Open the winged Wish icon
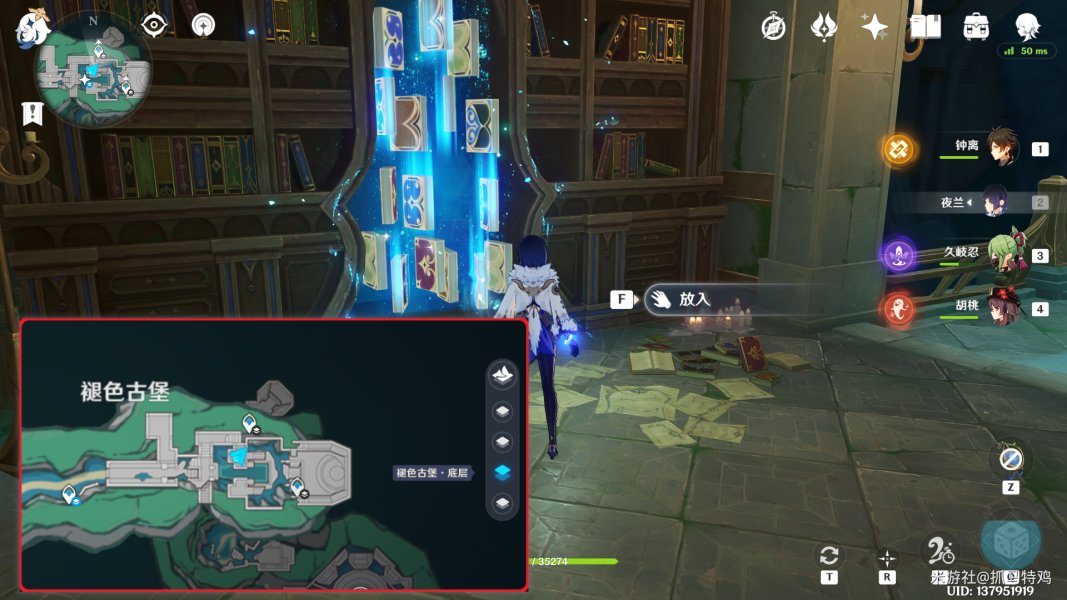 tap(823, 27)
